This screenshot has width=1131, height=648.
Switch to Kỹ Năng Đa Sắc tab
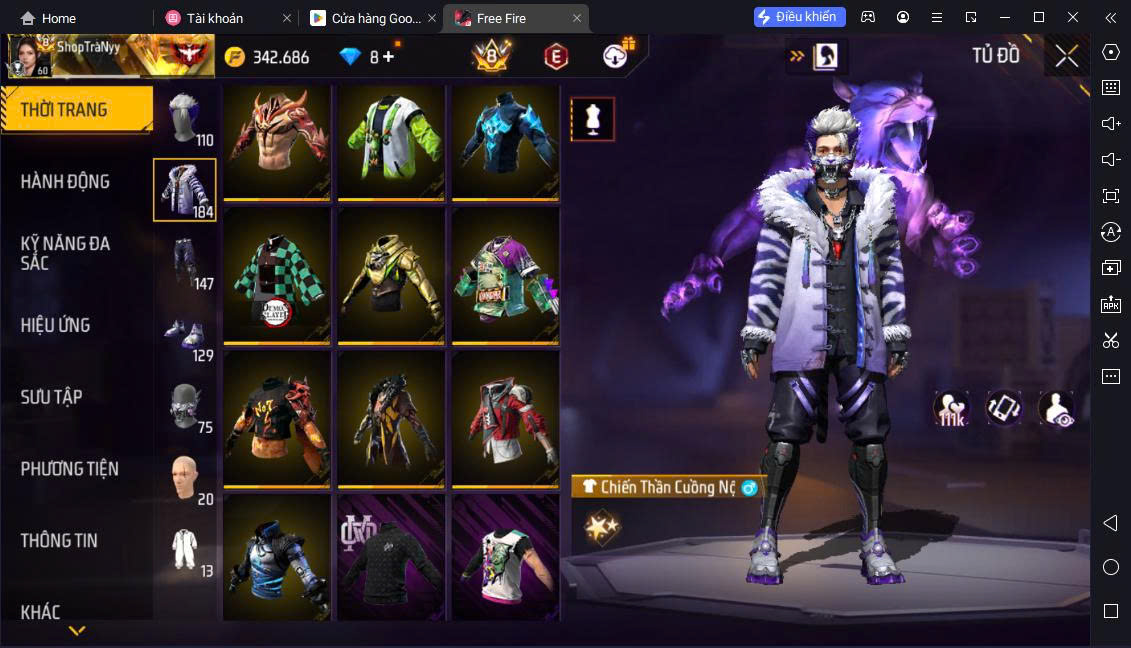click(66, 253)
